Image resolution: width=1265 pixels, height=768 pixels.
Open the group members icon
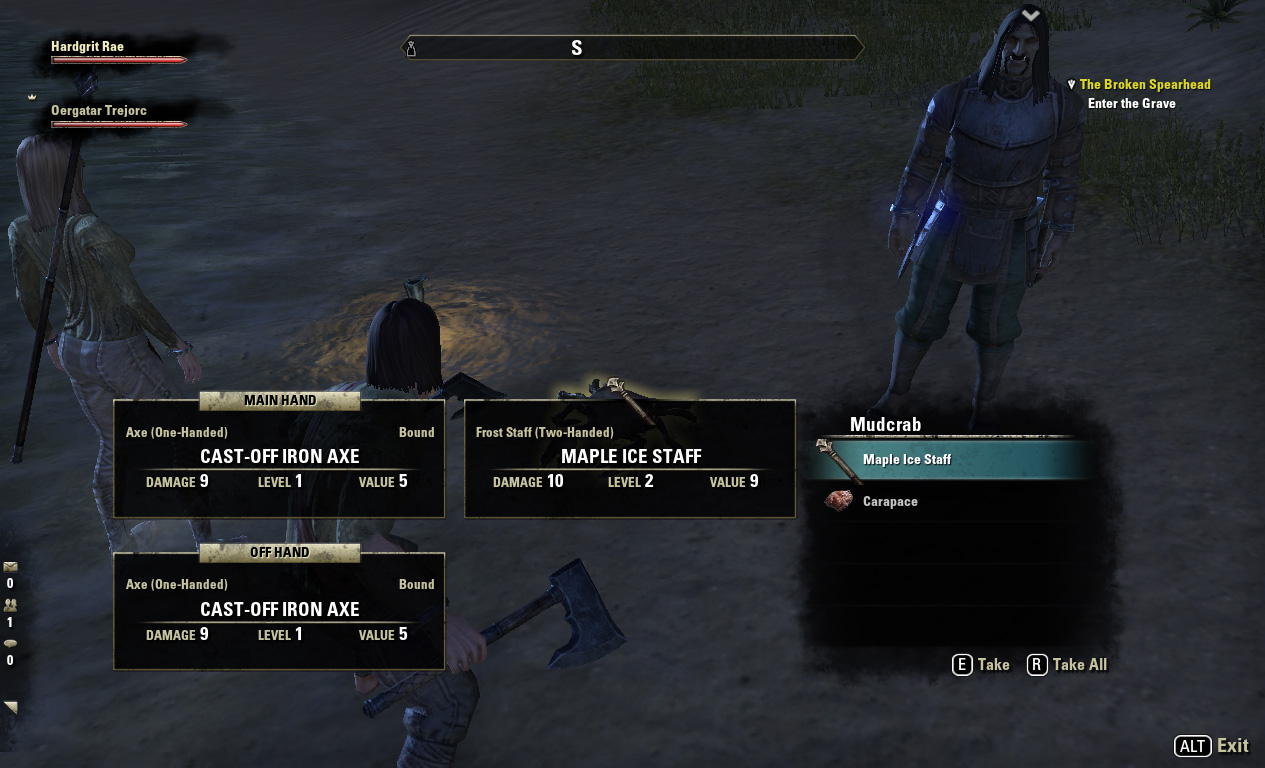click(x=11, y=605)
